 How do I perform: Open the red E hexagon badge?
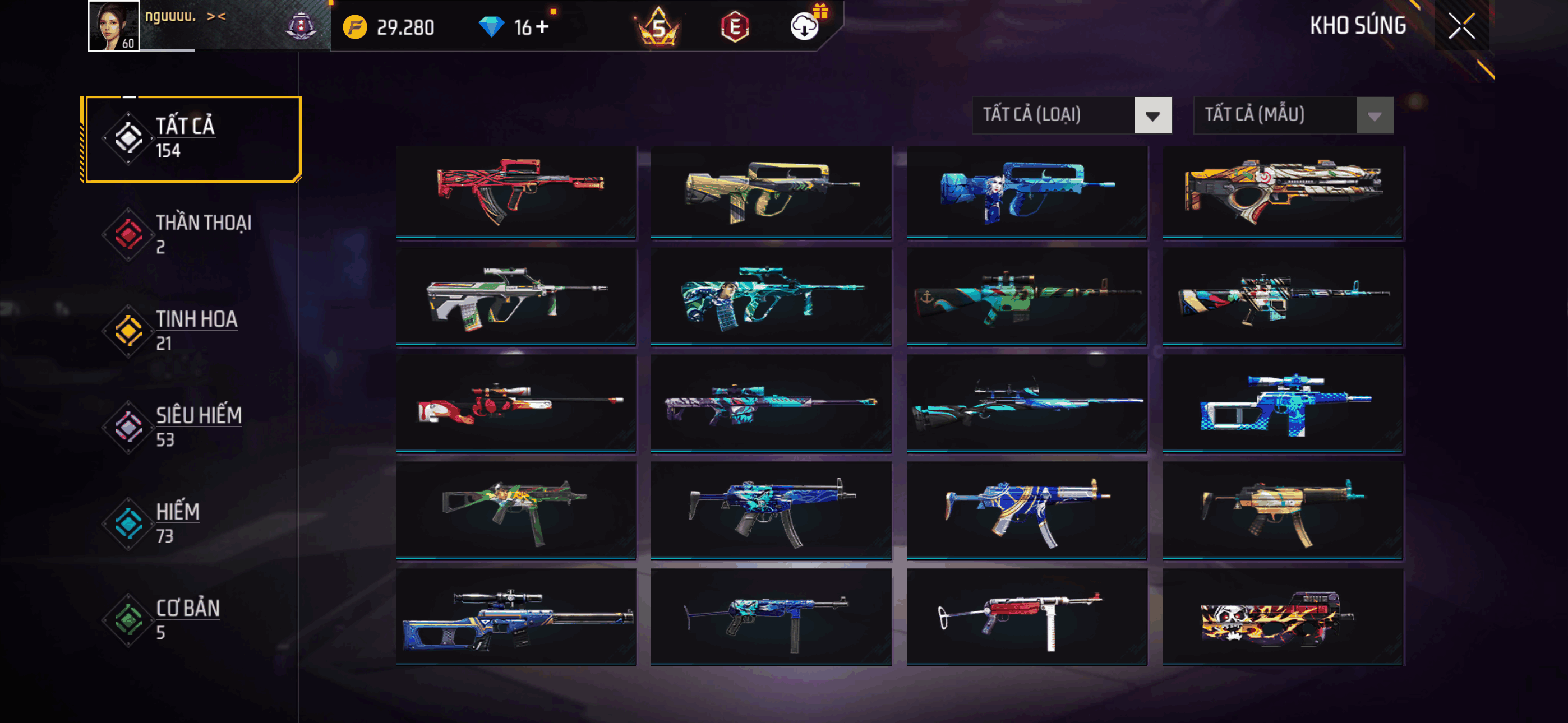click(x=735, y=27)
